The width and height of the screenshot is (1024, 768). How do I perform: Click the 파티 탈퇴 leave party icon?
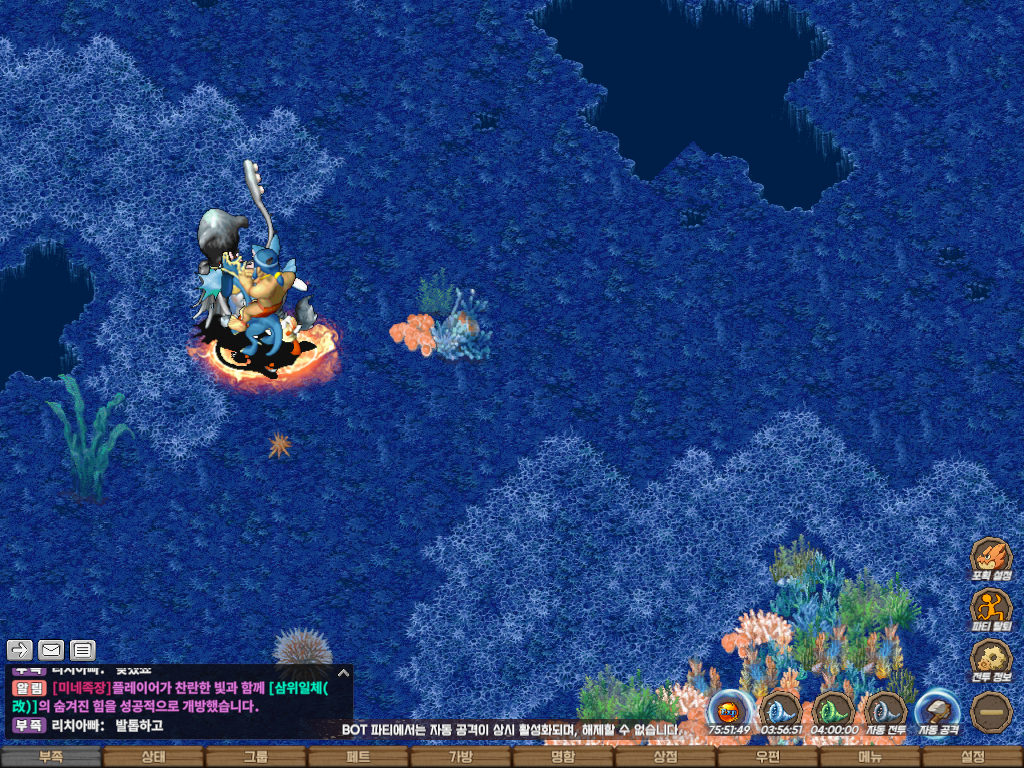(991, 609)
